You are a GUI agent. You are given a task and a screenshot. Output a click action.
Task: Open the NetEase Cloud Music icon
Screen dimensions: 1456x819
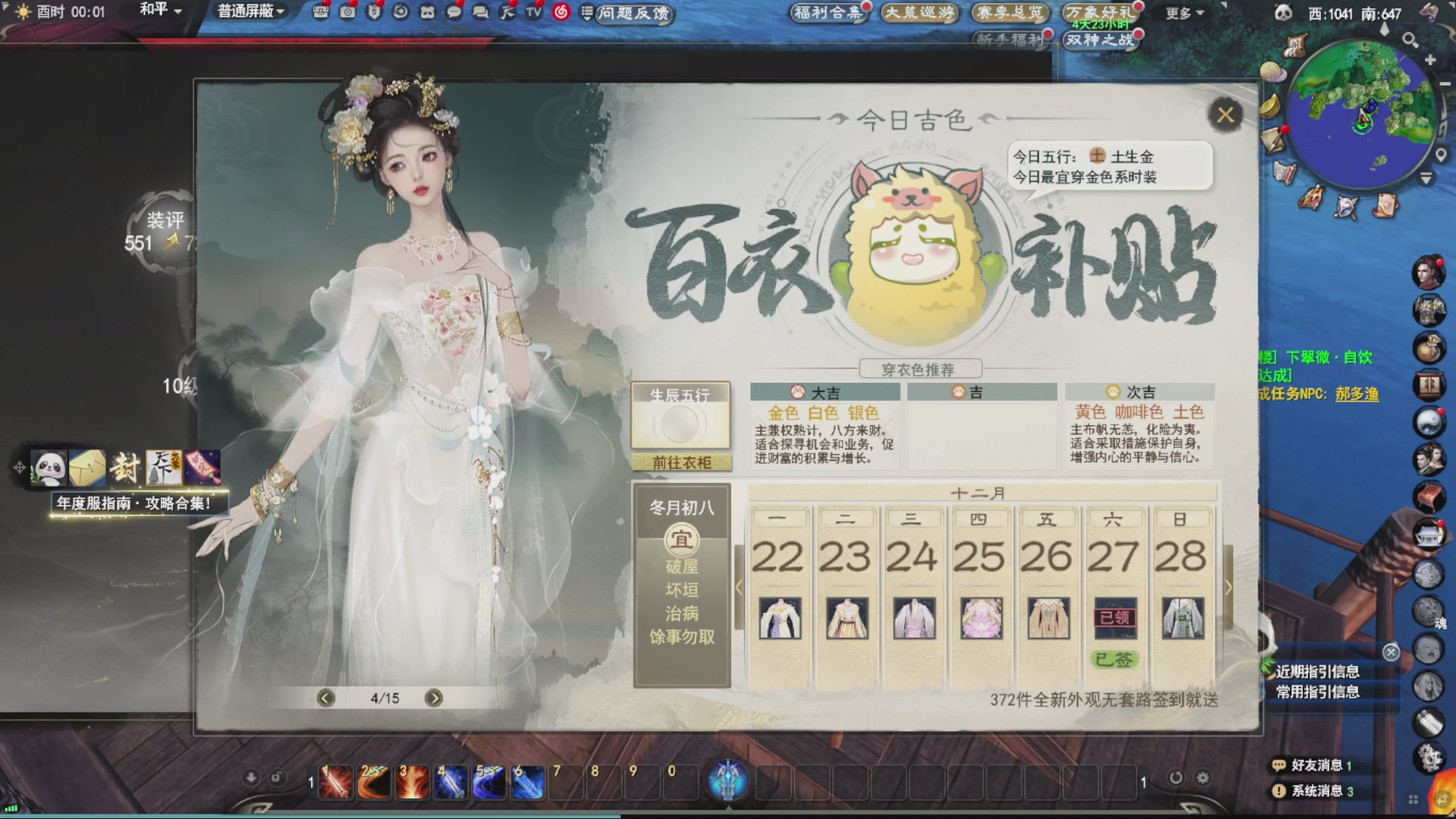point(560,12)
